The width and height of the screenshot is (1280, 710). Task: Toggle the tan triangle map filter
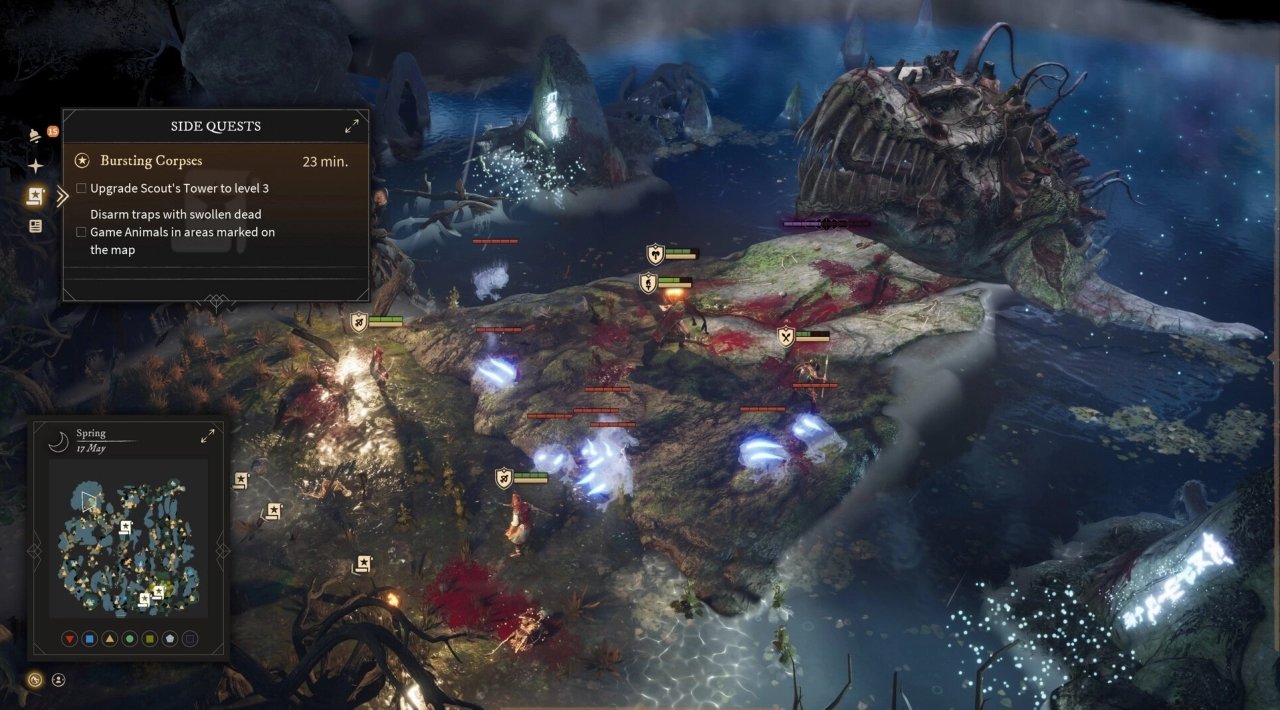click(x=109, y=638)
